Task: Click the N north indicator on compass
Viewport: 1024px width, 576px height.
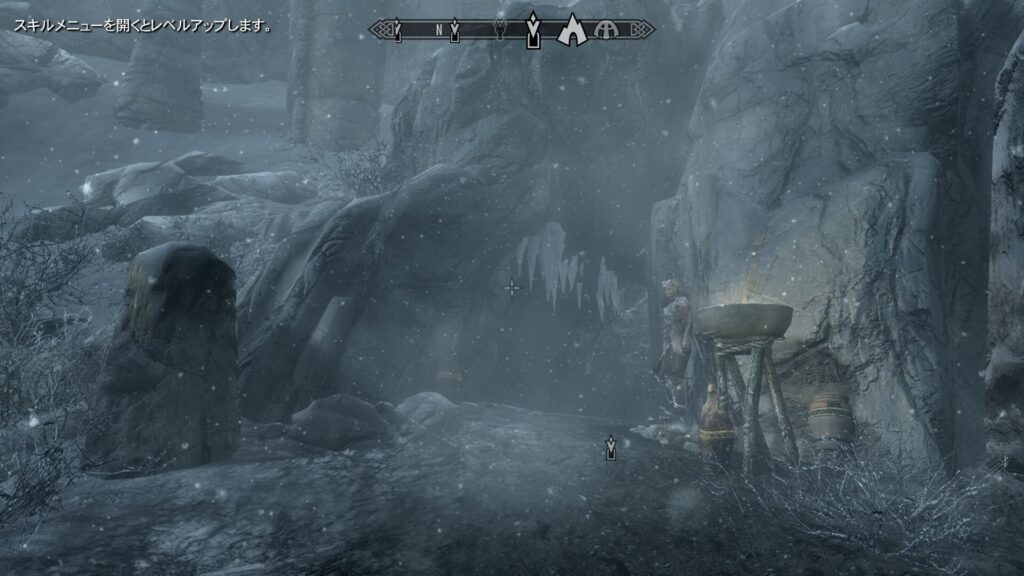Action: coord(438,30)
